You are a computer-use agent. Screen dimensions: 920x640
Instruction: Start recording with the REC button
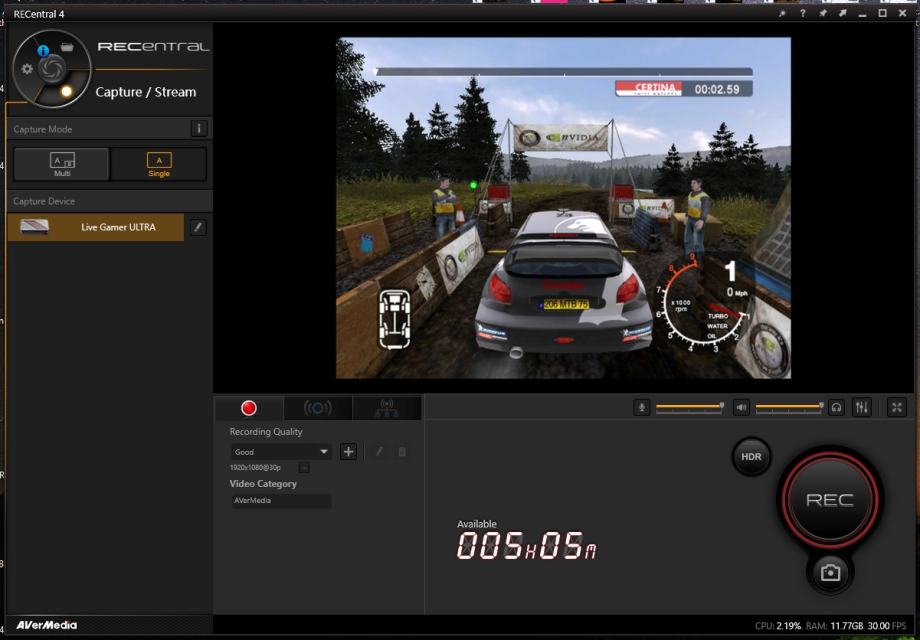click(x=829, y=500)
